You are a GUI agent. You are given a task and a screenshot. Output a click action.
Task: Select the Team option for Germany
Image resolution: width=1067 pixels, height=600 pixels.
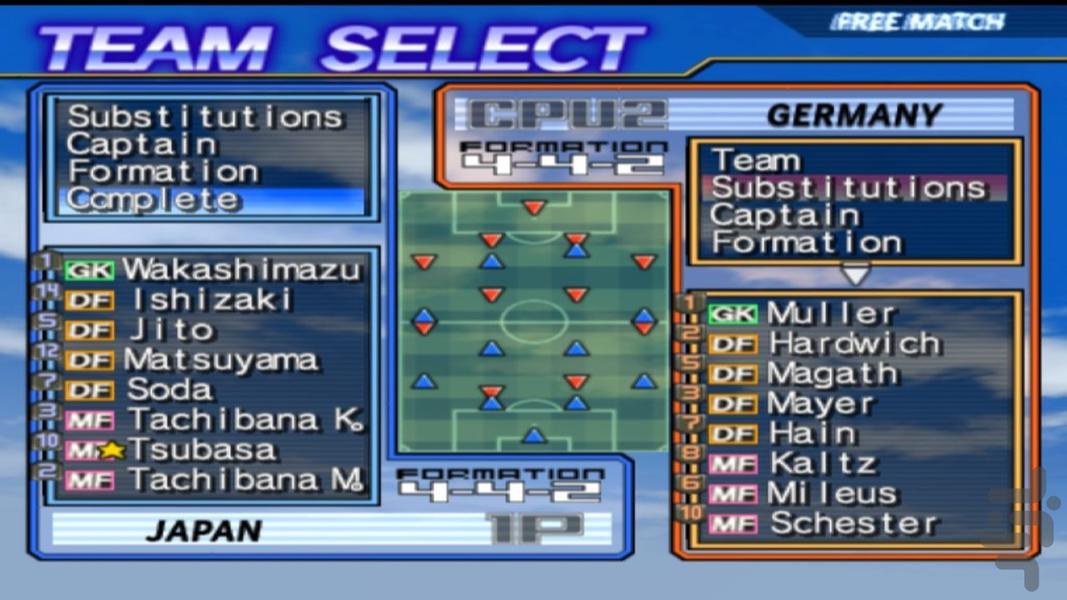click(756, 160)
